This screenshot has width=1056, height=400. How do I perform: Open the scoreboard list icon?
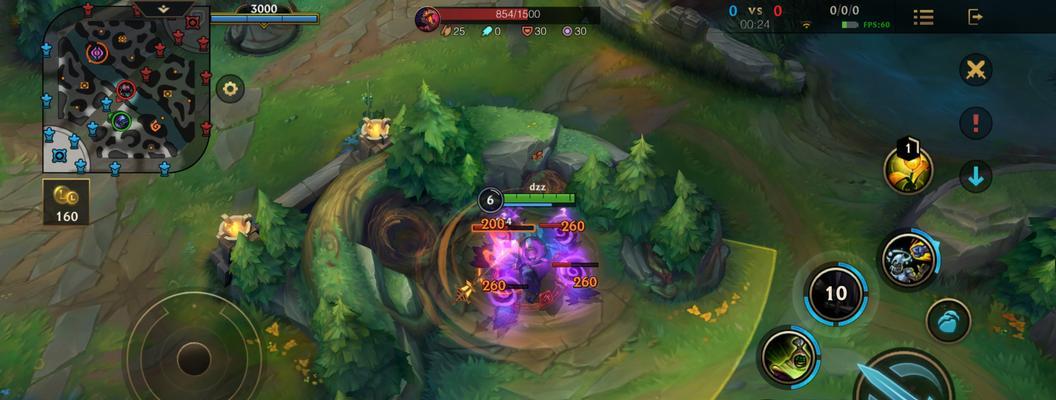click(x=923, y=17)
